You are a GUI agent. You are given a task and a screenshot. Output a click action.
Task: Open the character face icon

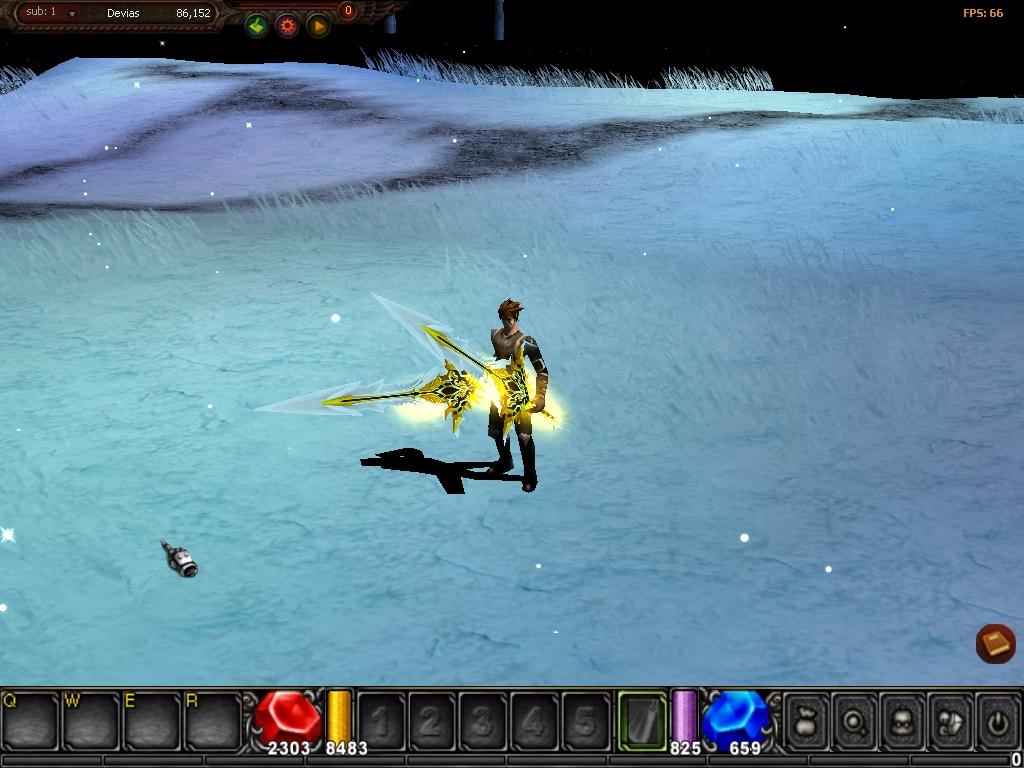tap(903, 720)
